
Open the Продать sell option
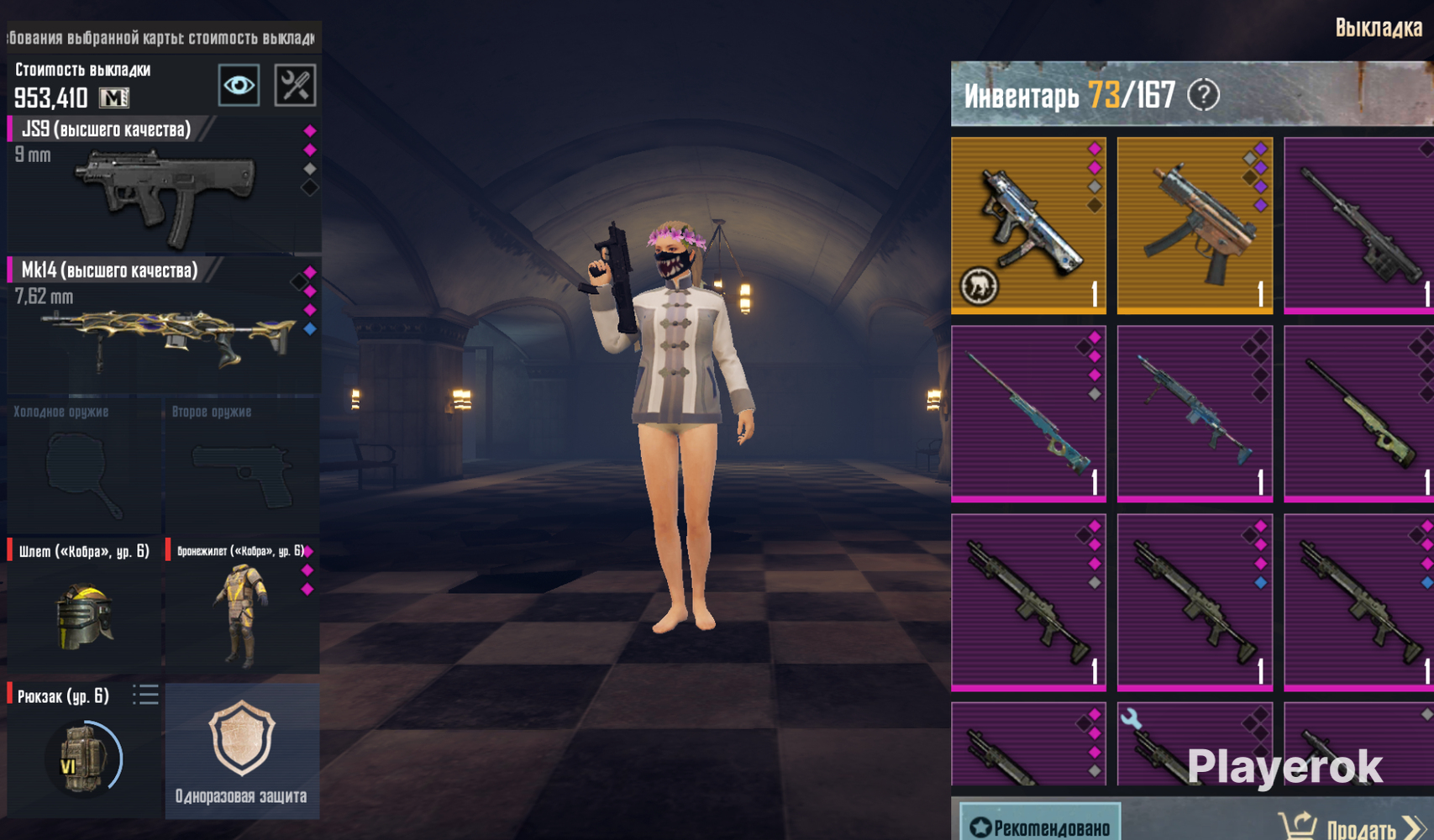point(1351,827)
